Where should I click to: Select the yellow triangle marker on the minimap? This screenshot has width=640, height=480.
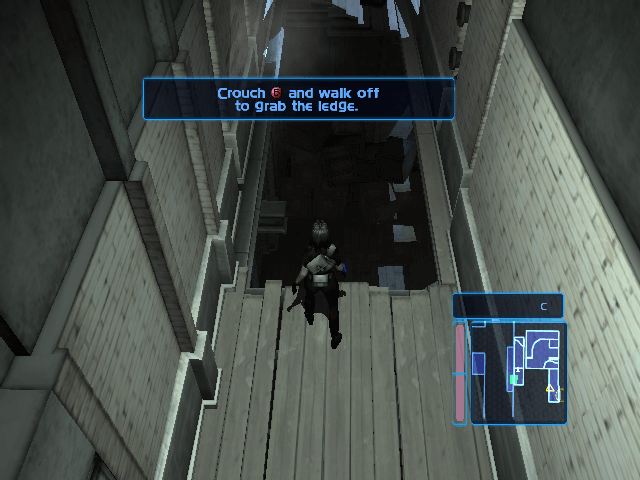click(x=549, y=387)
